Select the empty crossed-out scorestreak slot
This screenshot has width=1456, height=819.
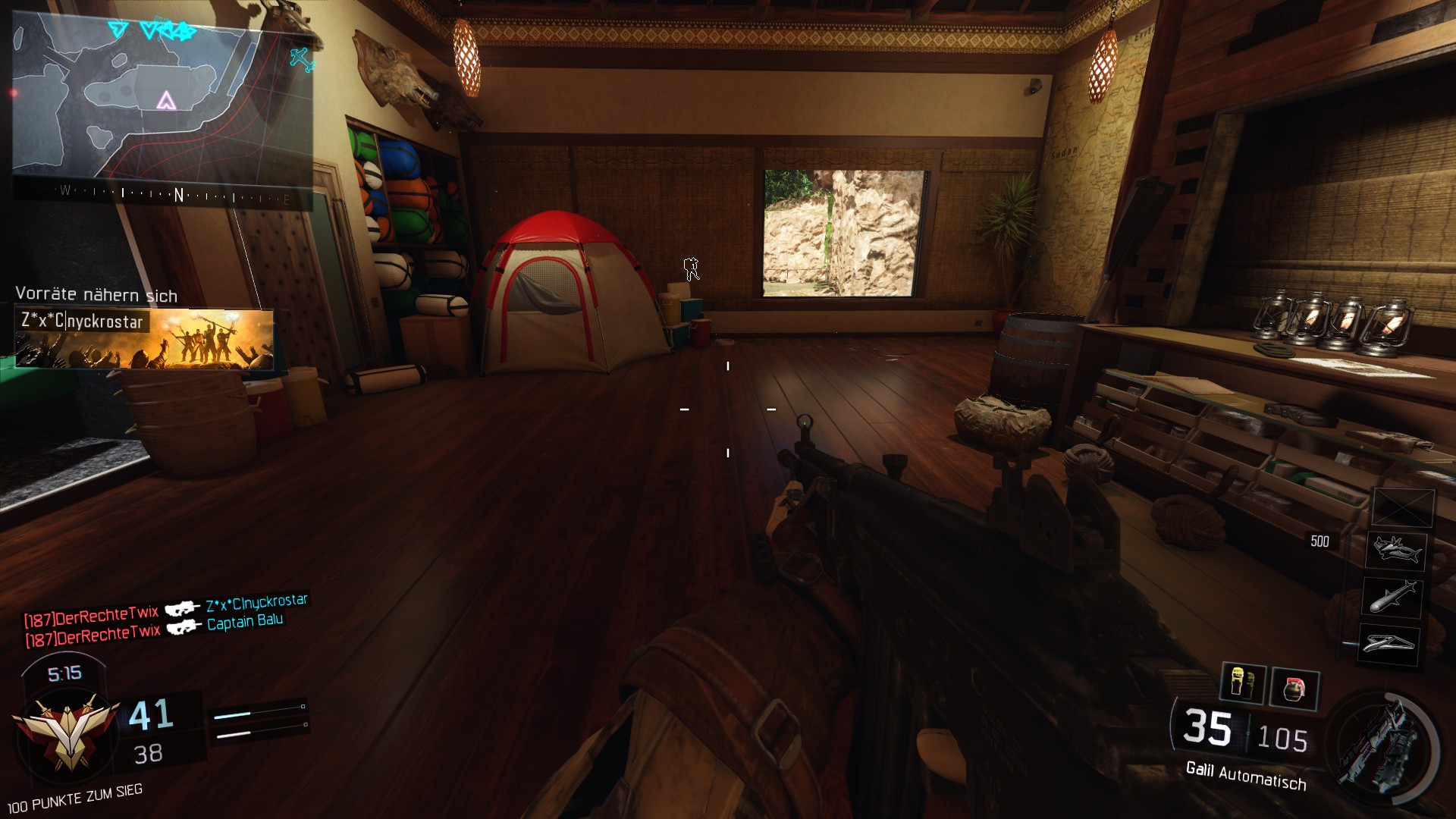click(x=1403, y=507)
